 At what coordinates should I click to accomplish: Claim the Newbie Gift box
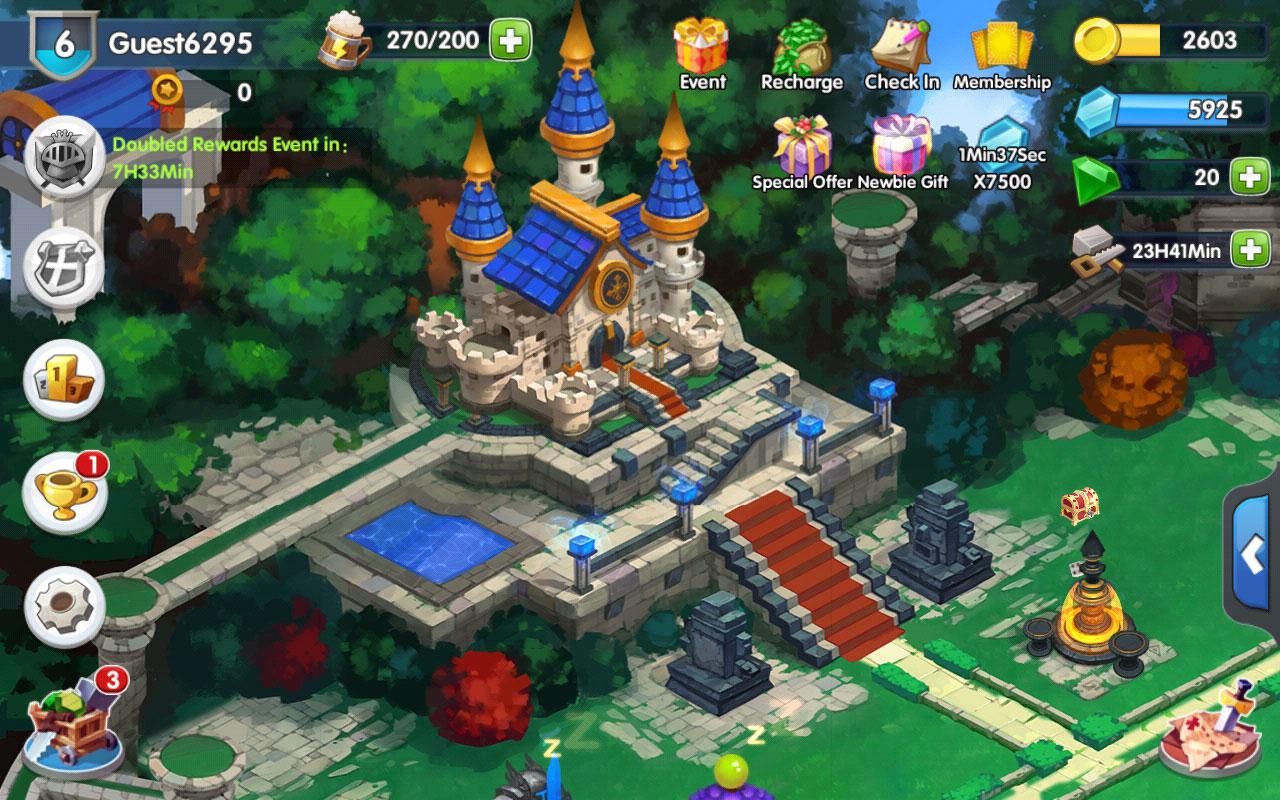click(902, 145)
